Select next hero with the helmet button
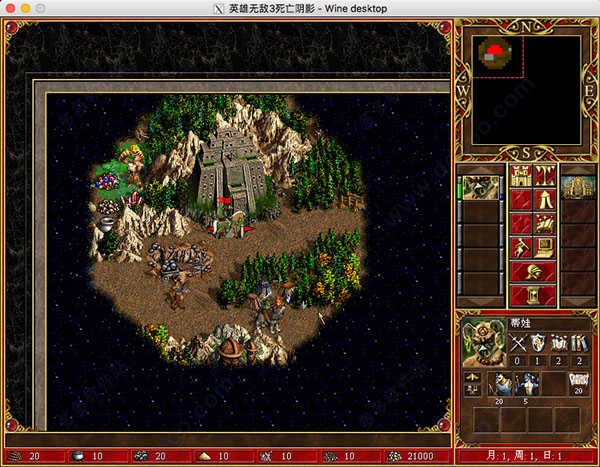Viewport: 600px width, 467px height. click(535, 272)
